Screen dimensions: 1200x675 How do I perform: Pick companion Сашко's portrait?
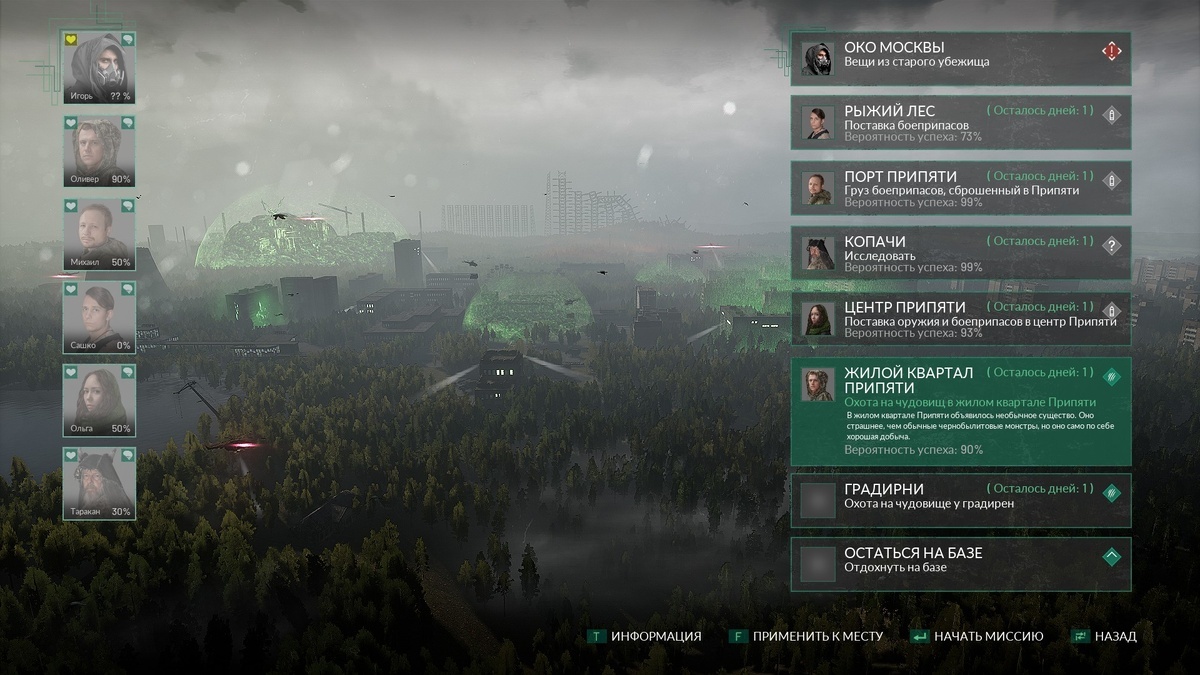pyautogui.click(x=99, y=317)
